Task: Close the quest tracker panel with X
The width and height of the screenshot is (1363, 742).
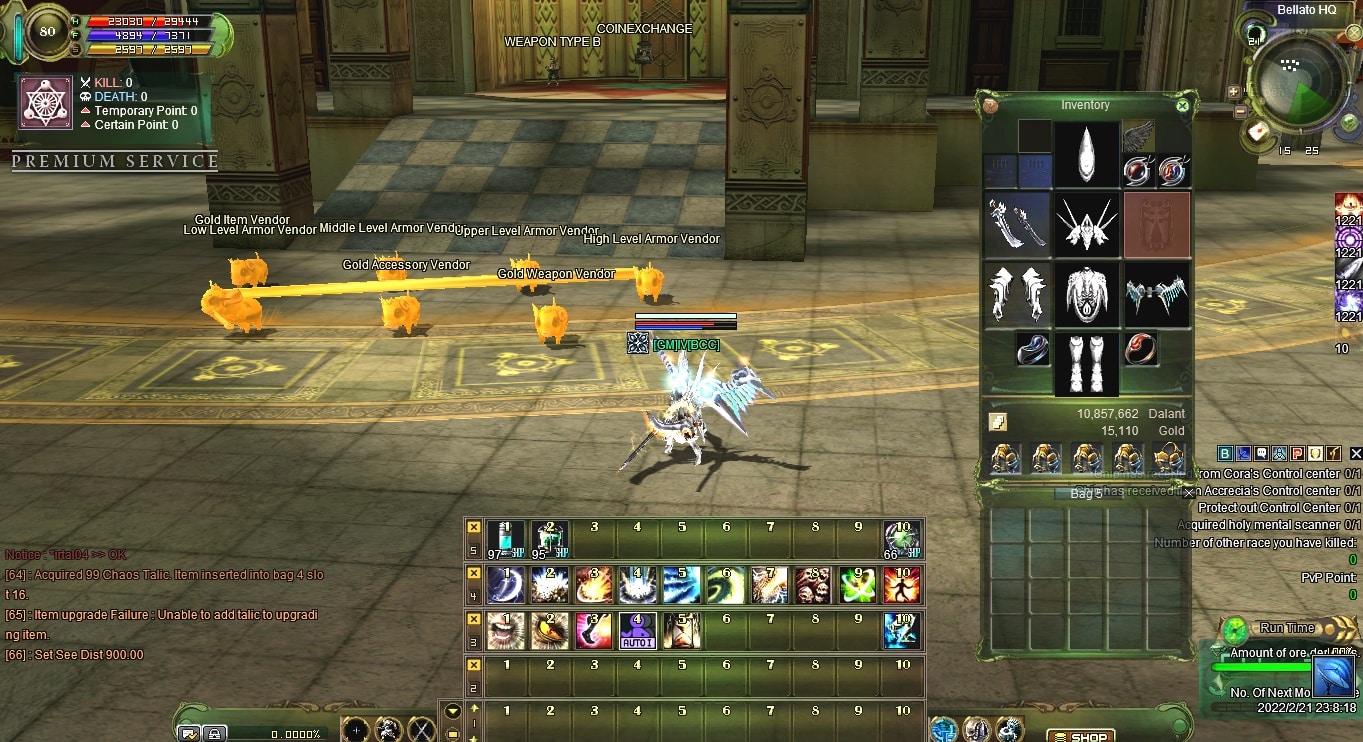Action: point(1355,453)
